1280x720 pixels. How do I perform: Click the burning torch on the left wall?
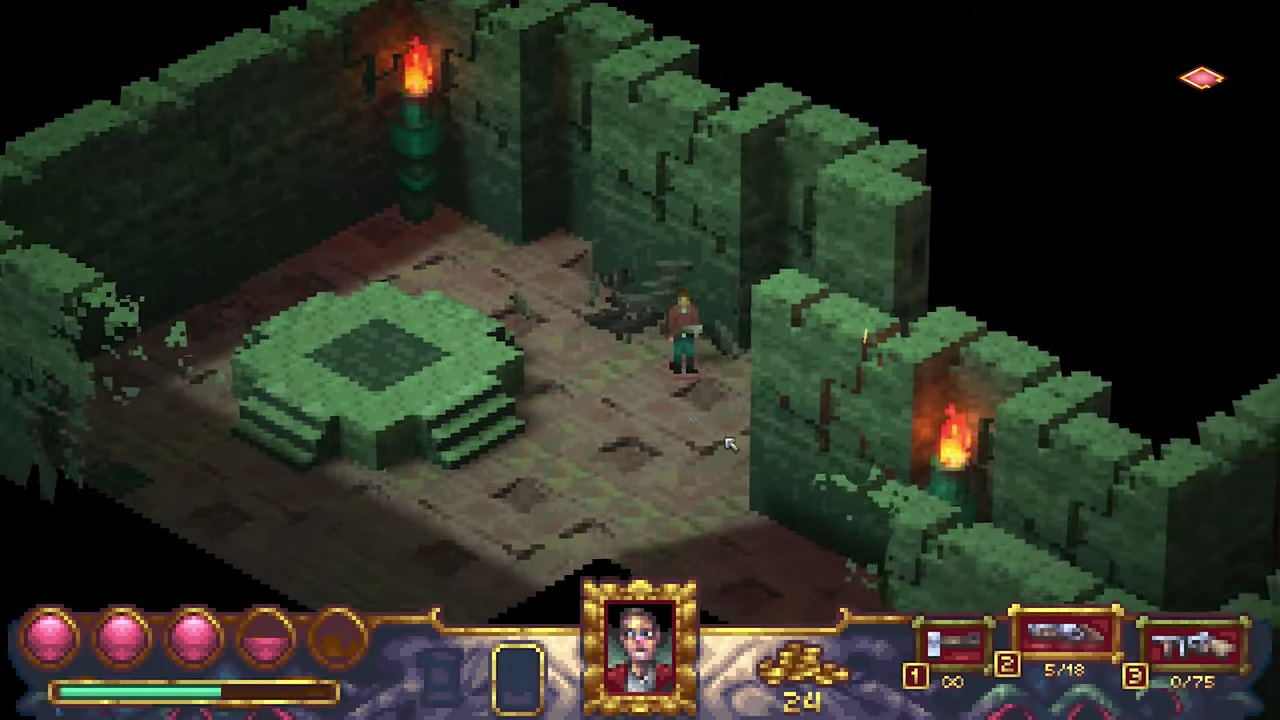coord(415,70)
